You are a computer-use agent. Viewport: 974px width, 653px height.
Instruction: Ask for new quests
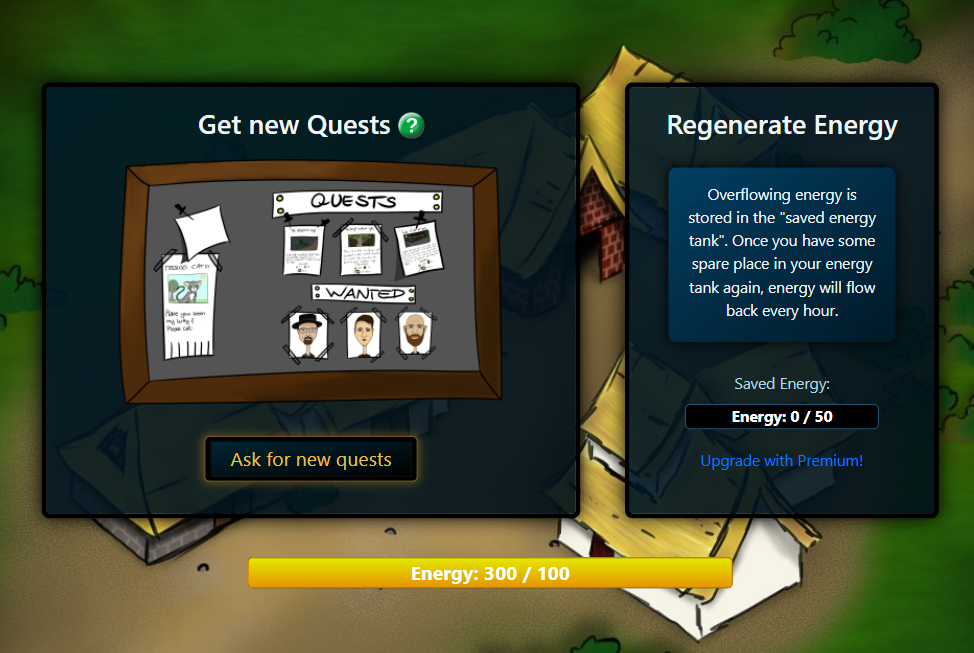(311, 460)
